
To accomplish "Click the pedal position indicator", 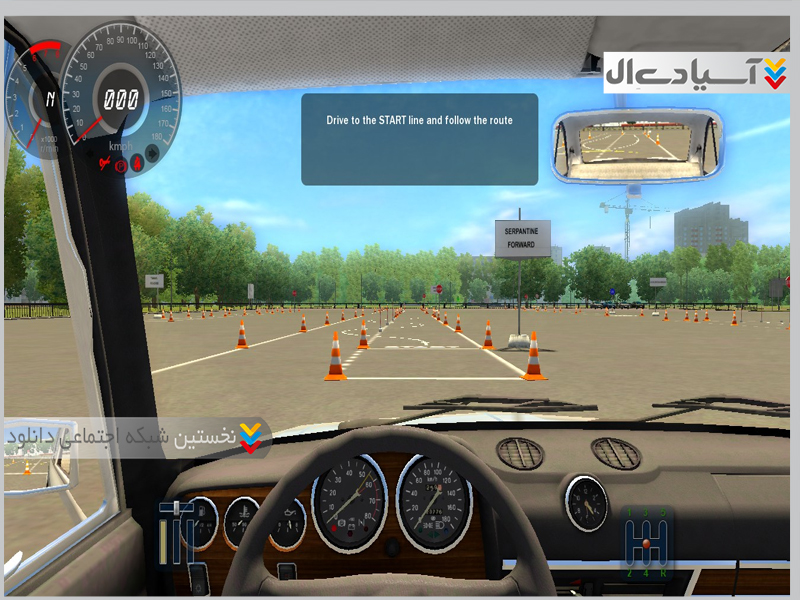I will [x=180, y=536].
